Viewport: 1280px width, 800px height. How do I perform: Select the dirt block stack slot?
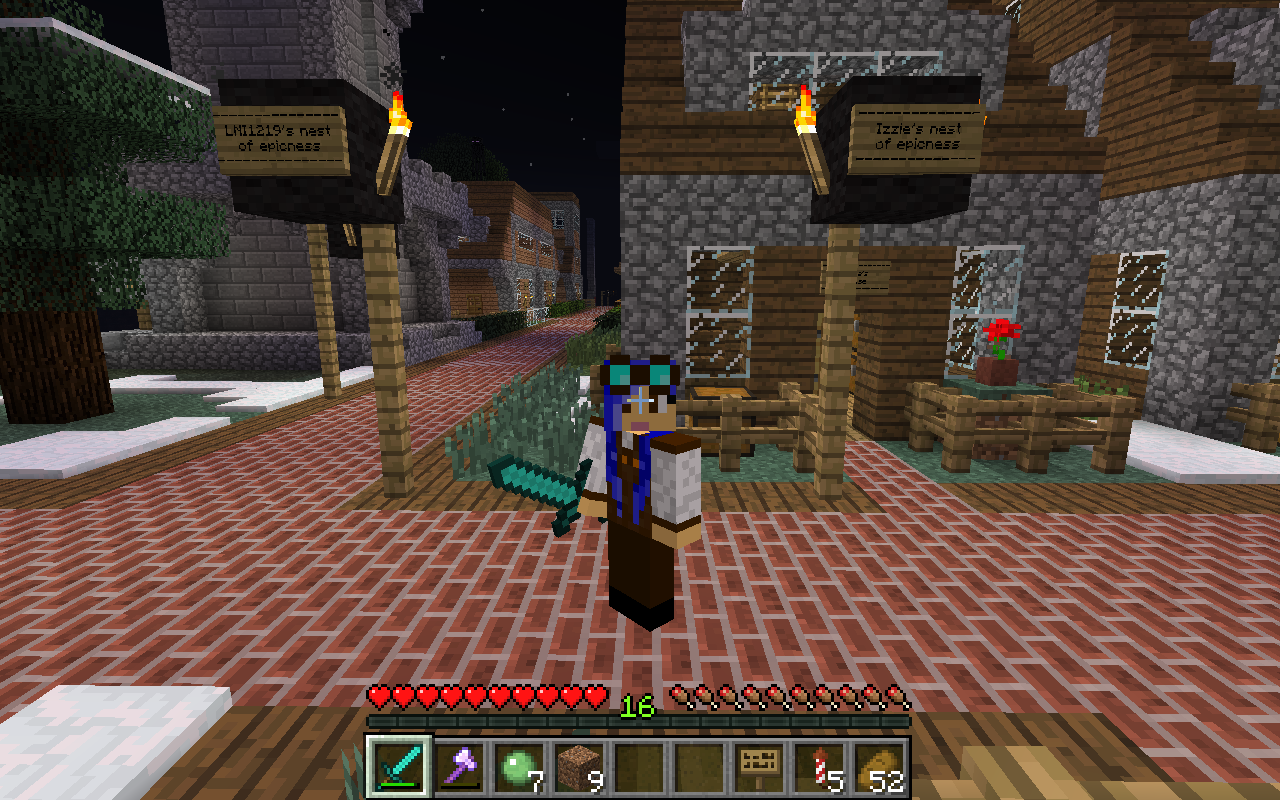click(x=579, y=767)
